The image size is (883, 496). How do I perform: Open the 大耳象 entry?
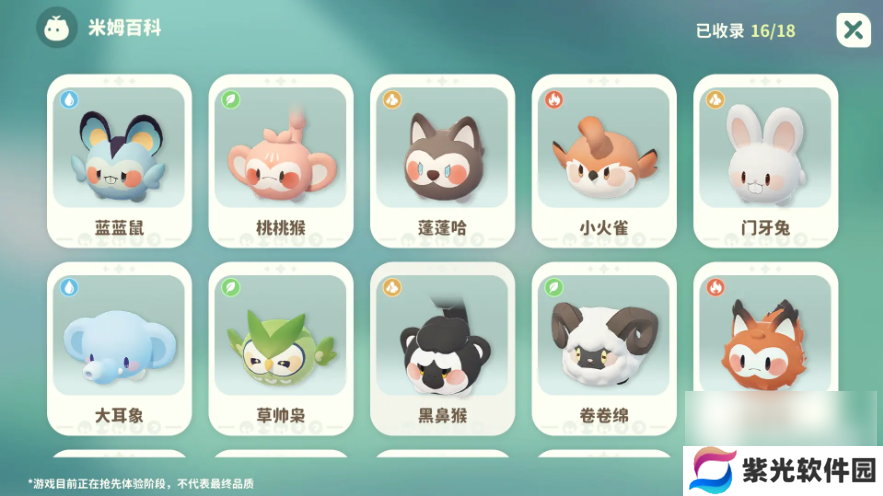(x=119, y=347)
